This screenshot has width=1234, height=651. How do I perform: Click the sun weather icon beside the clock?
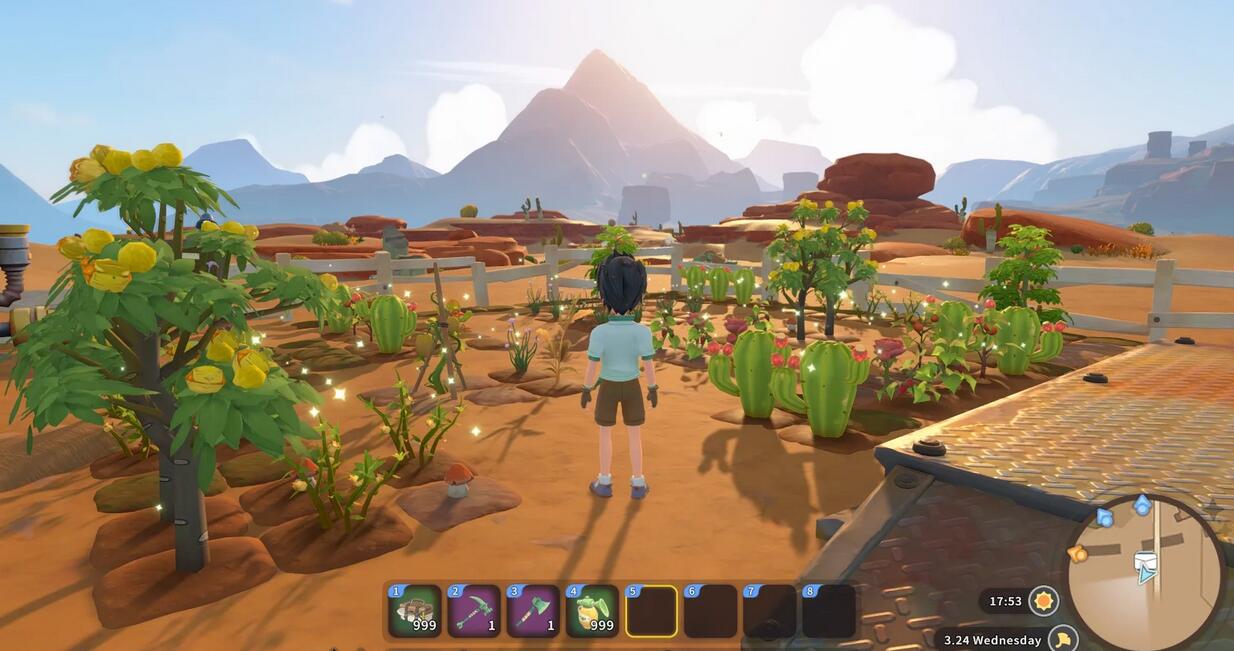click(x=1044, y=601)
